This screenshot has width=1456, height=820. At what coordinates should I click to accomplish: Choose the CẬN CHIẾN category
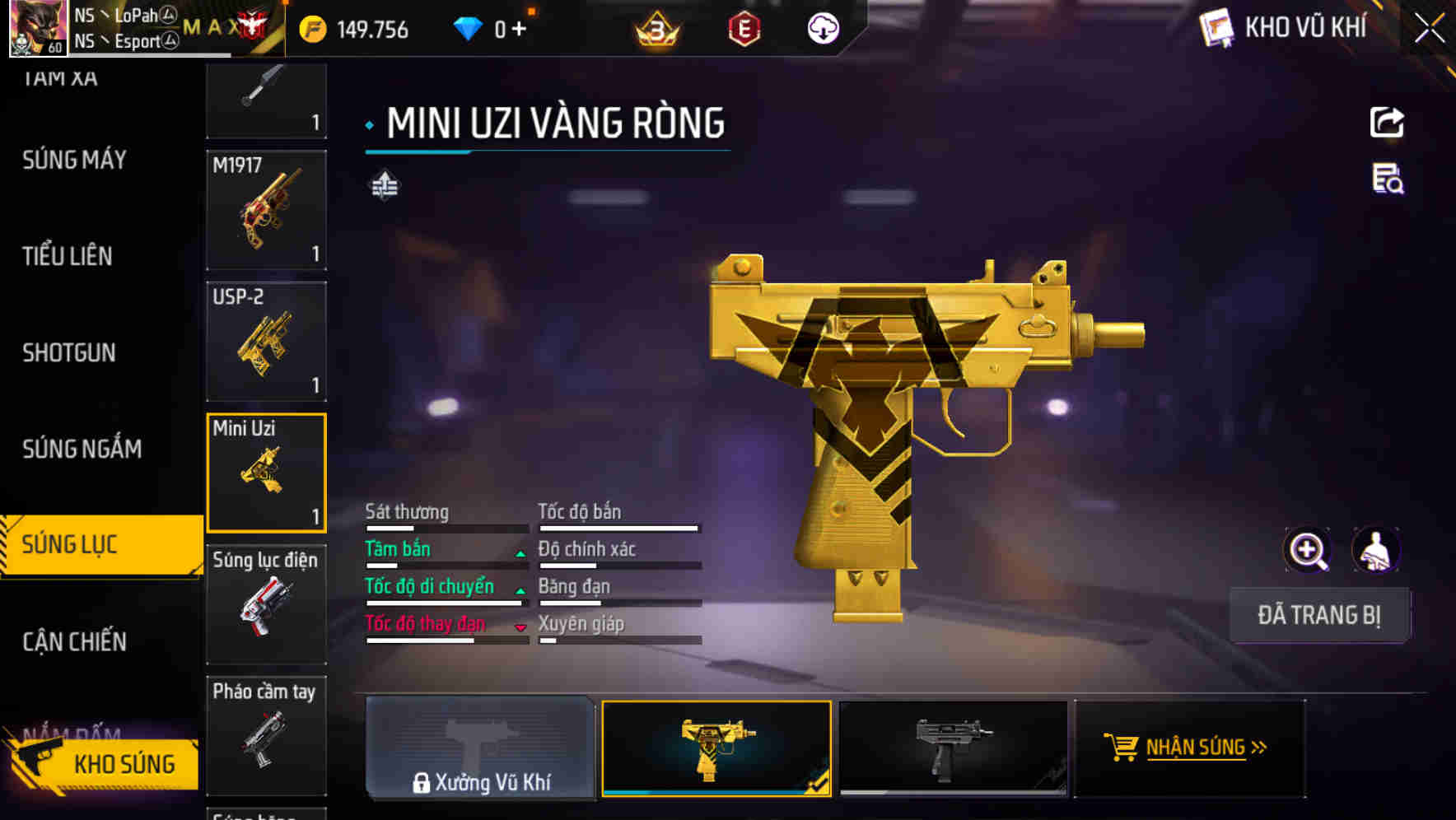pos(74,641)
